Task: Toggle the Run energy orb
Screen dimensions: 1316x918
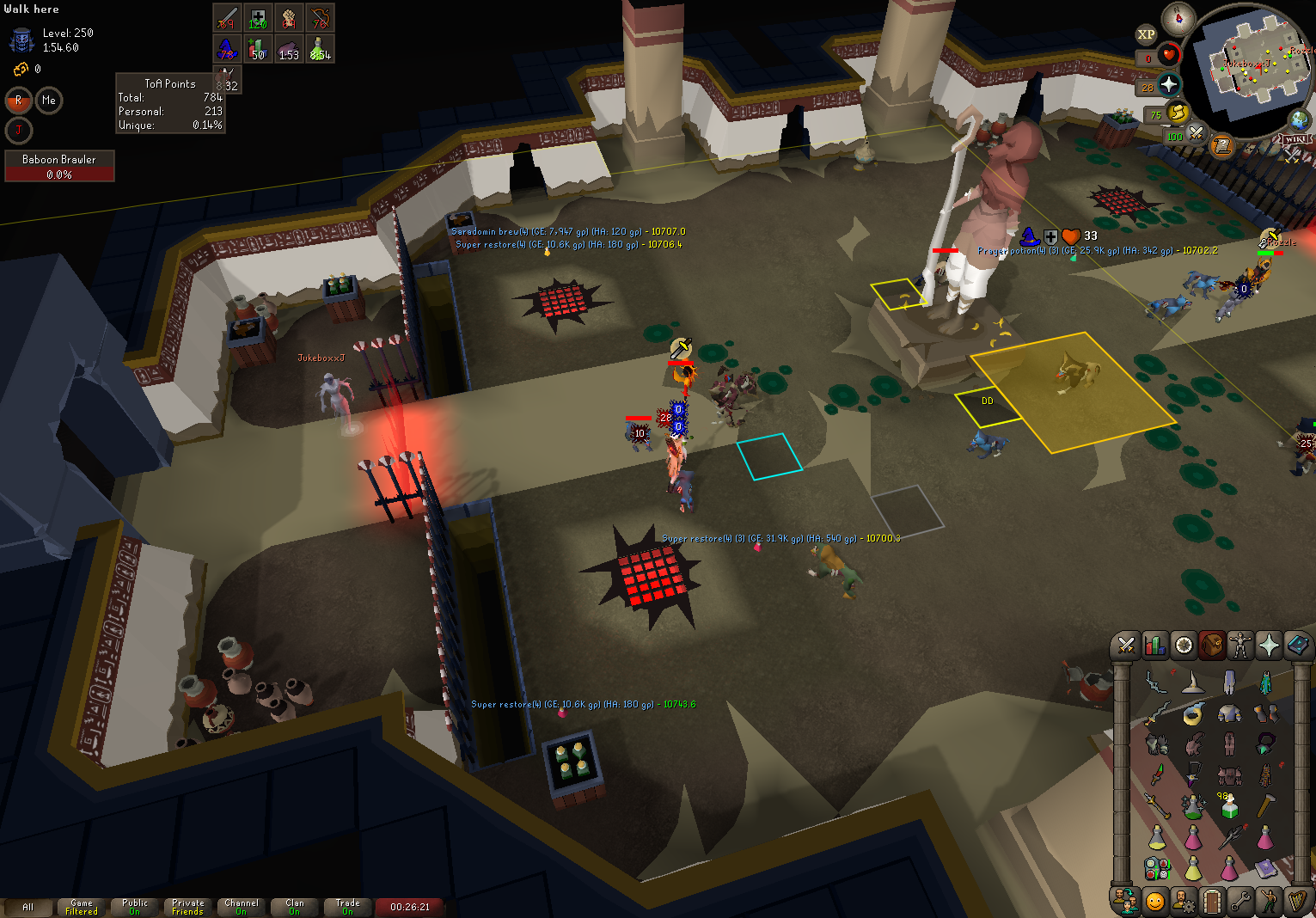Action: tap(1178, 112)
